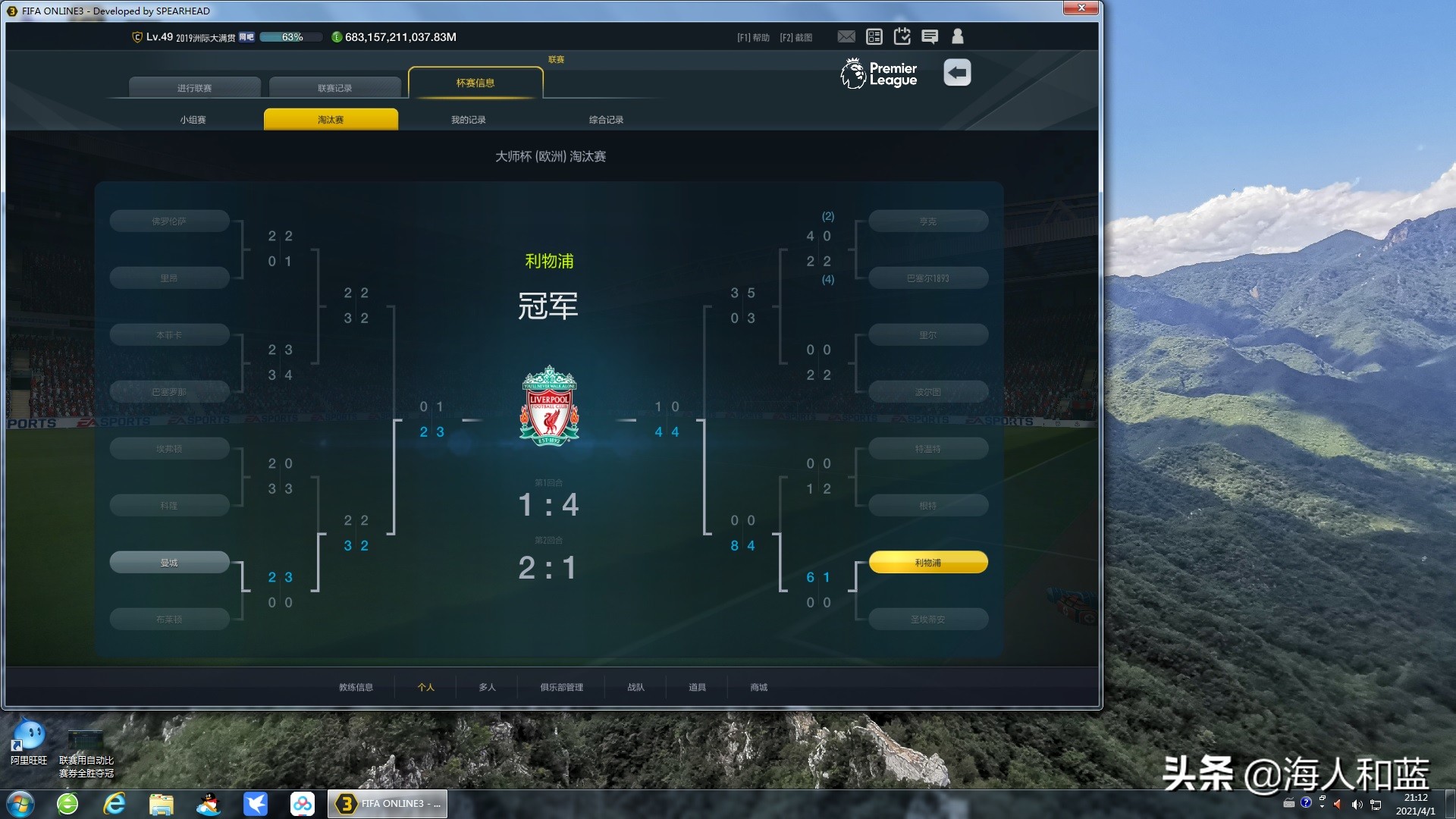Open the mail envelope icon

tap(846, 36)
